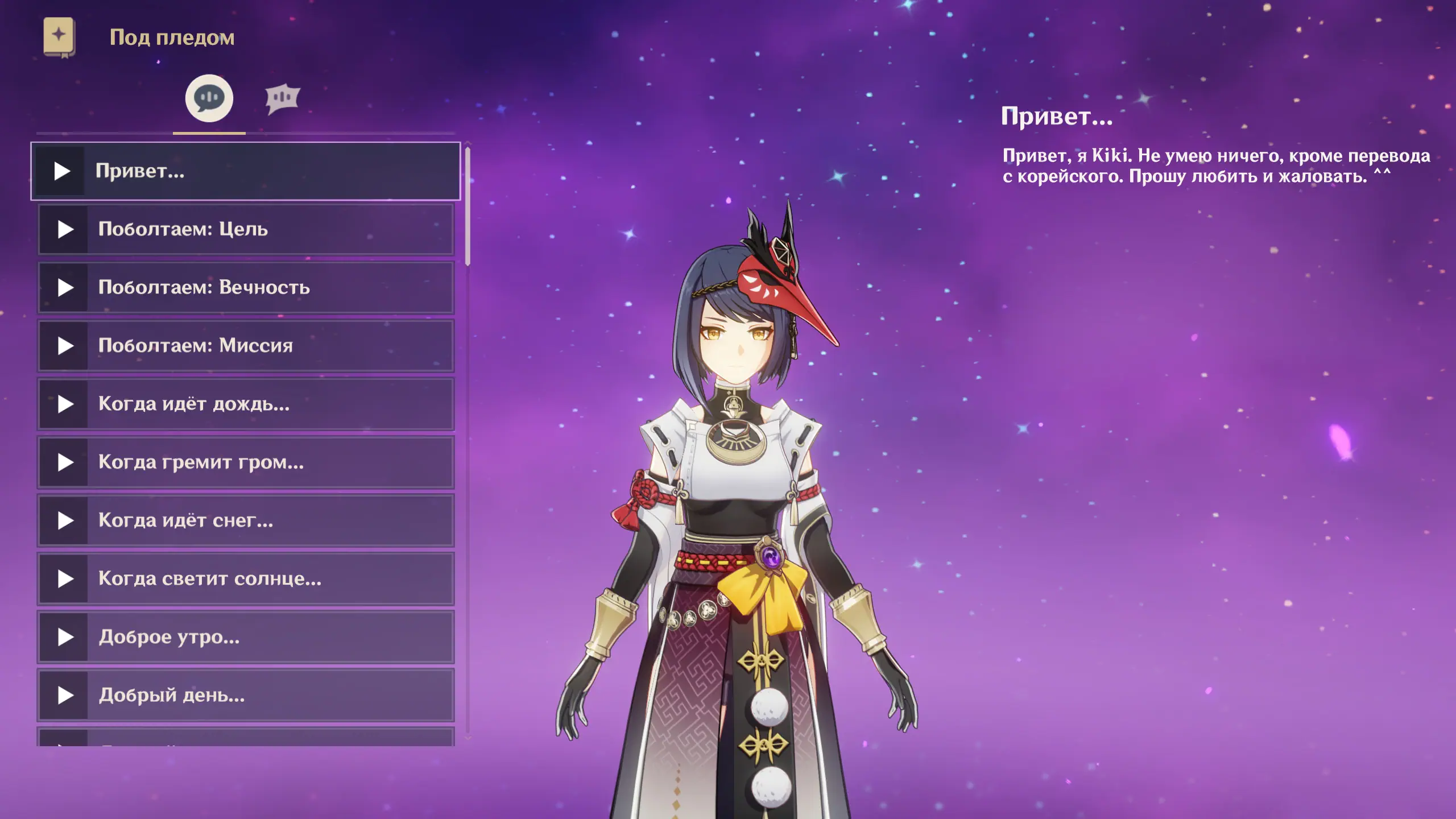Click the golden book icon
Image resolution: width=1456 pixels, height=819 pixels.
59,37
